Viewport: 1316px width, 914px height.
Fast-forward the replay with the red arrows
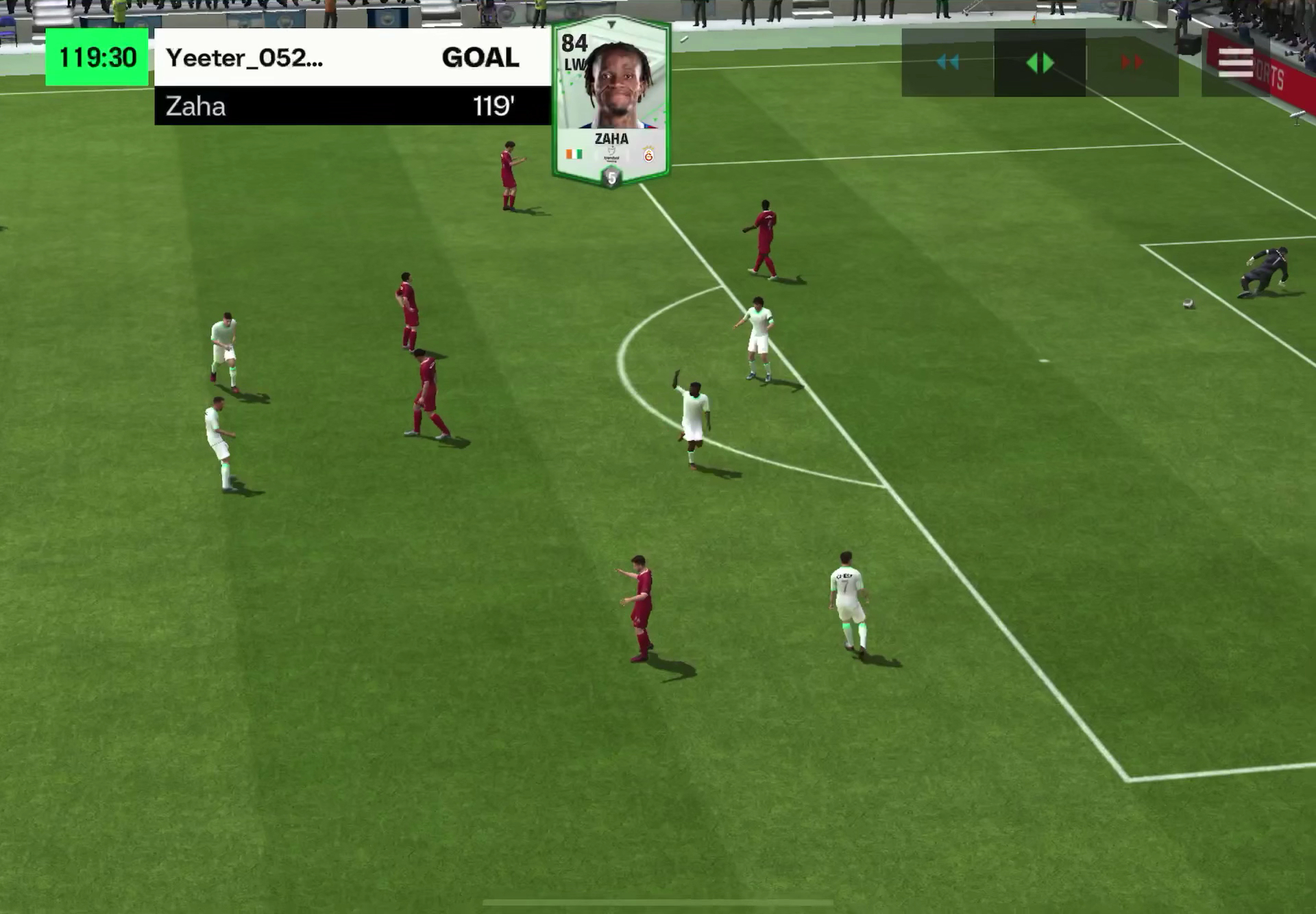(x=1132, y=62)
